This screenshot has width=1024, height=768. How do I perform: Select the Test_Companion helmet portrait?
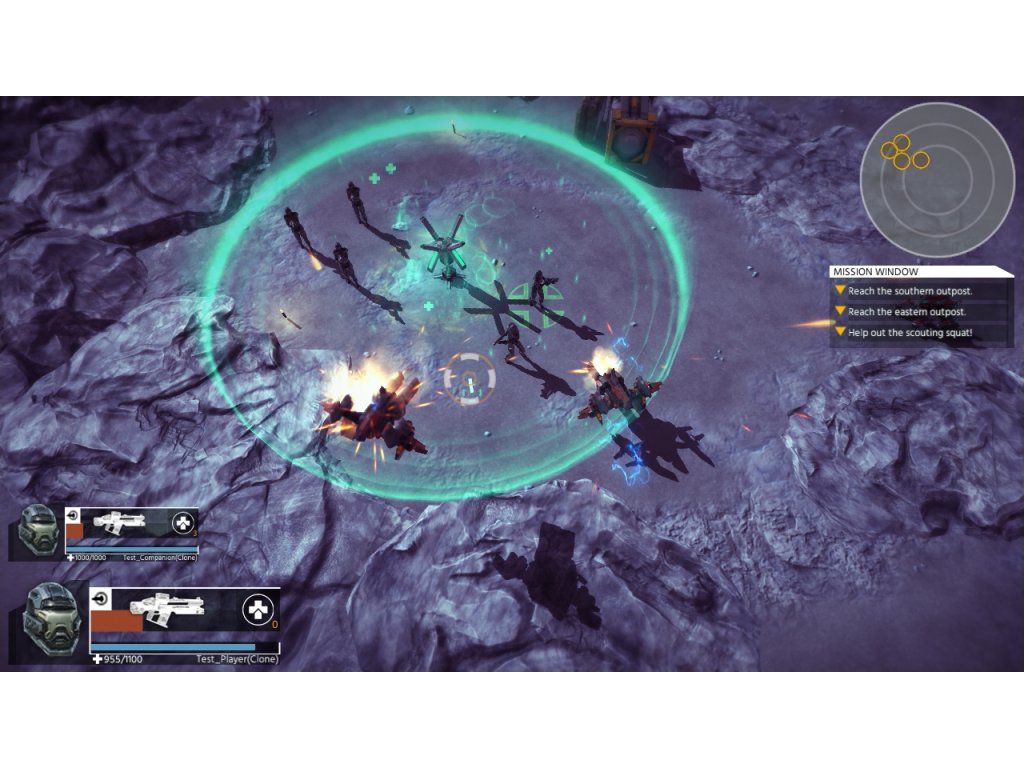click(39, 528)
